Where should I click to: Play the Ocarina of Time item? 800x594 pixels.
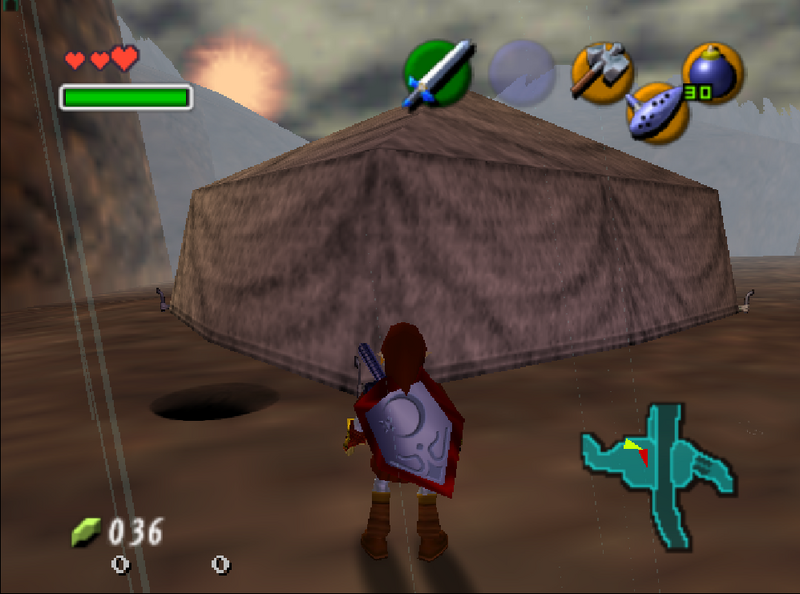pyautogui.click(x=657, y=112)
